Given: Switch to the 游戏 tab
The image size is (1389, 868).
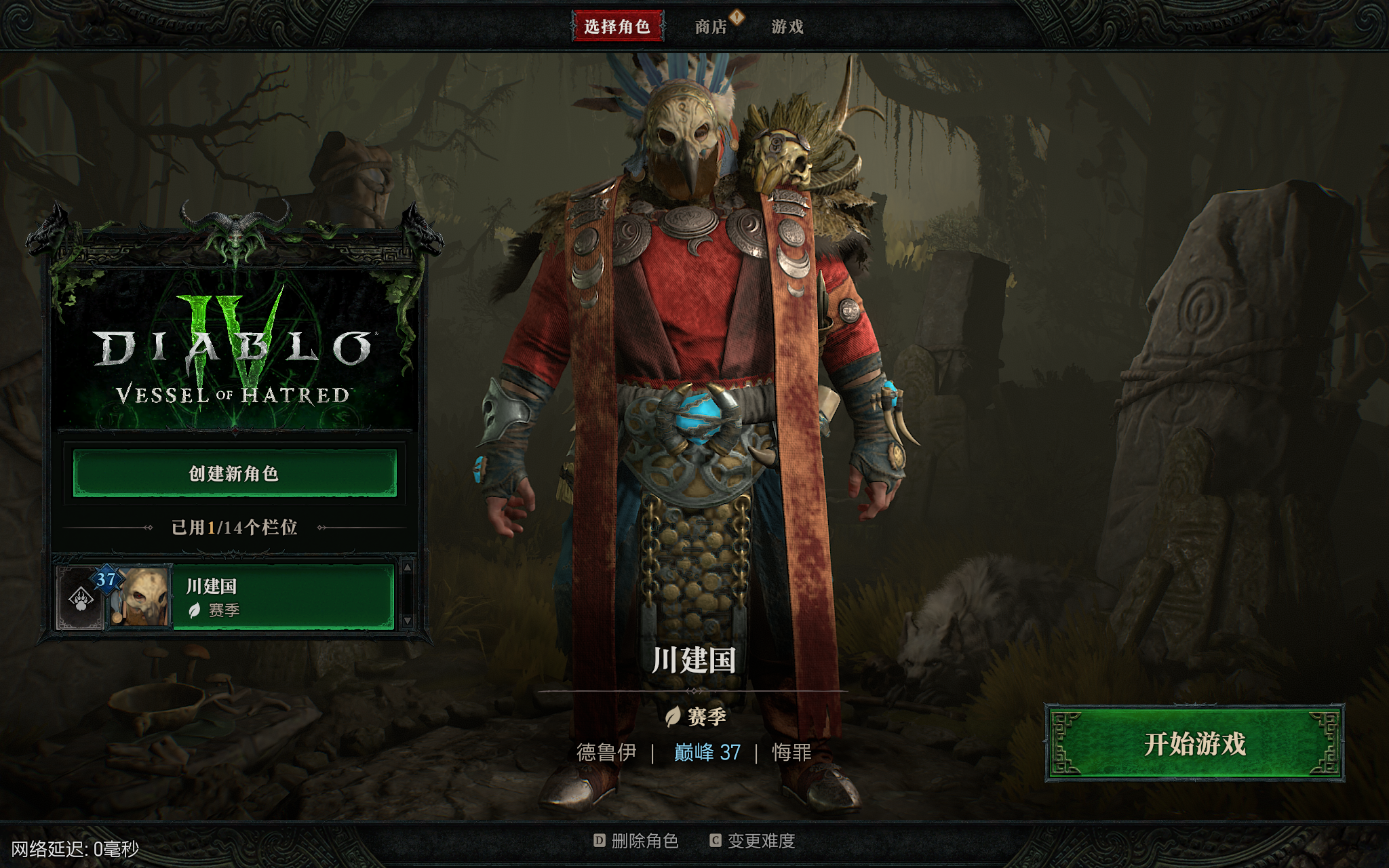Looking at the screenshot, I should pos(787,26).
